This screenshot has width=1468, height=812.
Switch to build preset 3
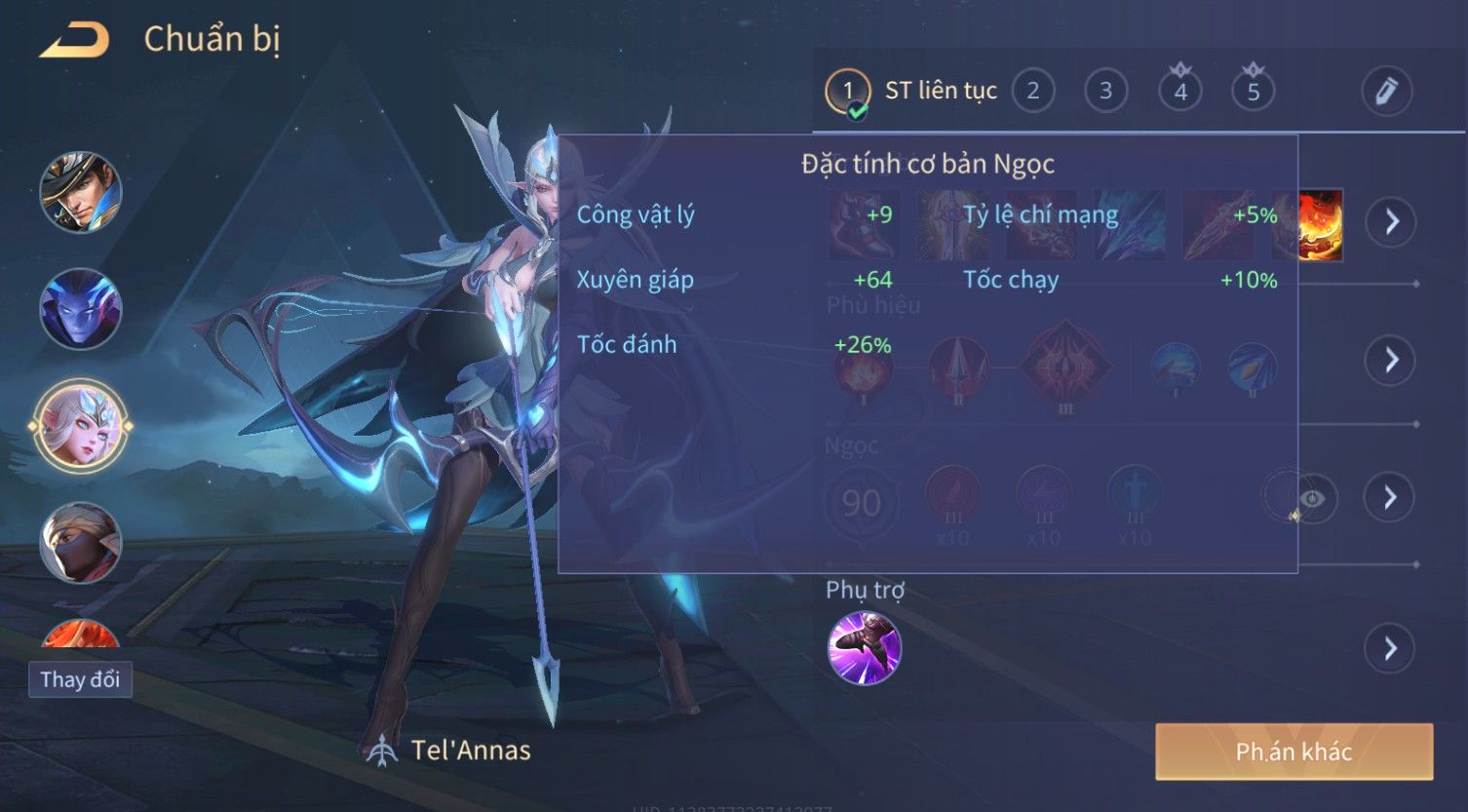[1105, 92]
